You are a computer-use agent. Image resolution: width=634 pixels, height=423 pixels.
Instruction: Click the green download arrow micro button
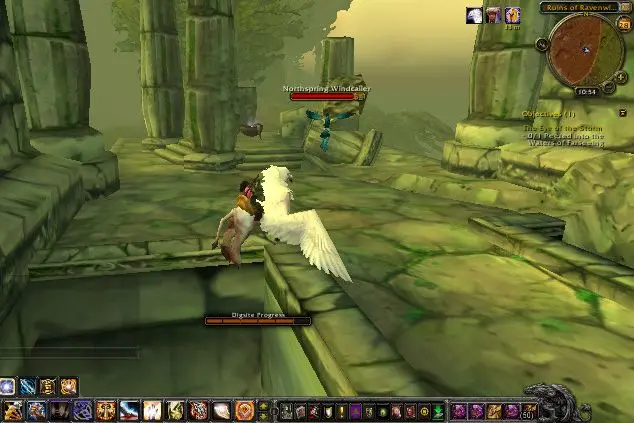(x=438, y=411)
